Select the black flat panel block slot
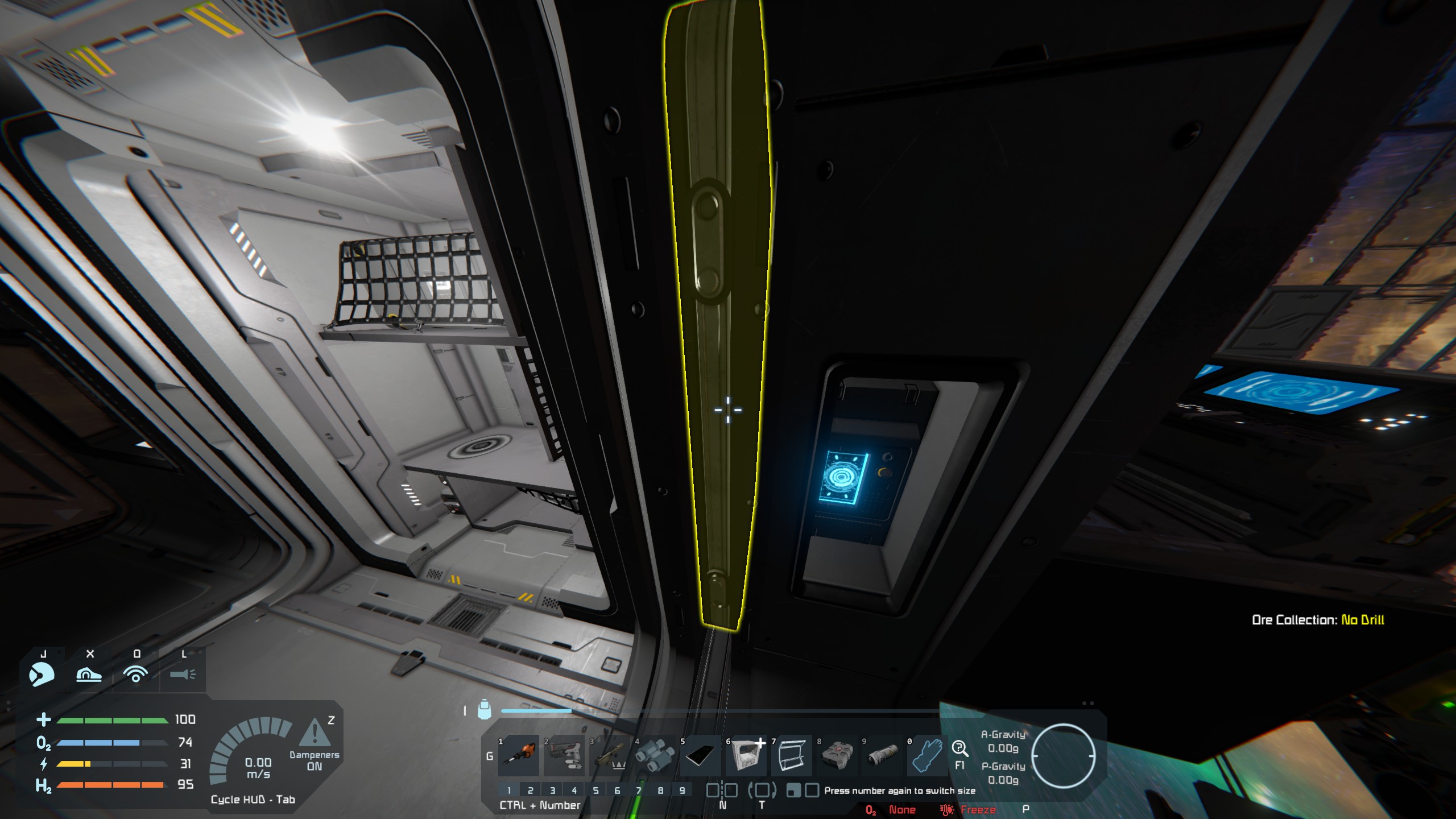Viewport: 1456px width, 819px height. pos(700,756)
